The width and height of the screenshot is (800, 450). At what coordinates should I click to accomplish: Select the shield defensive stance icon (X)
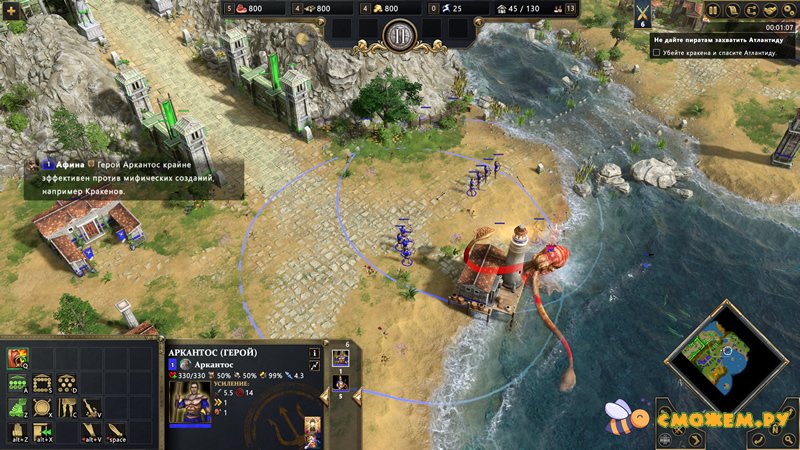(x=43, y=407)
